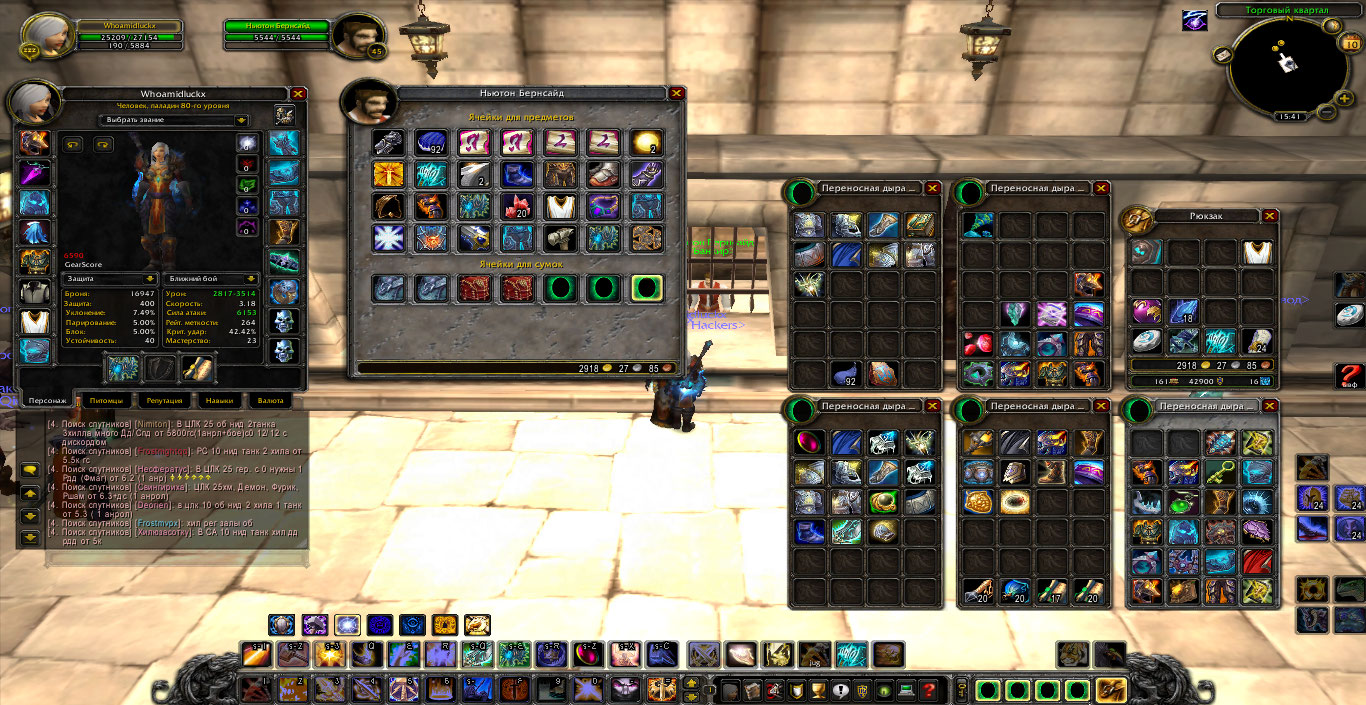
Task: Close the Ньютон Бернсайд bank window
Action: [677, 93]
